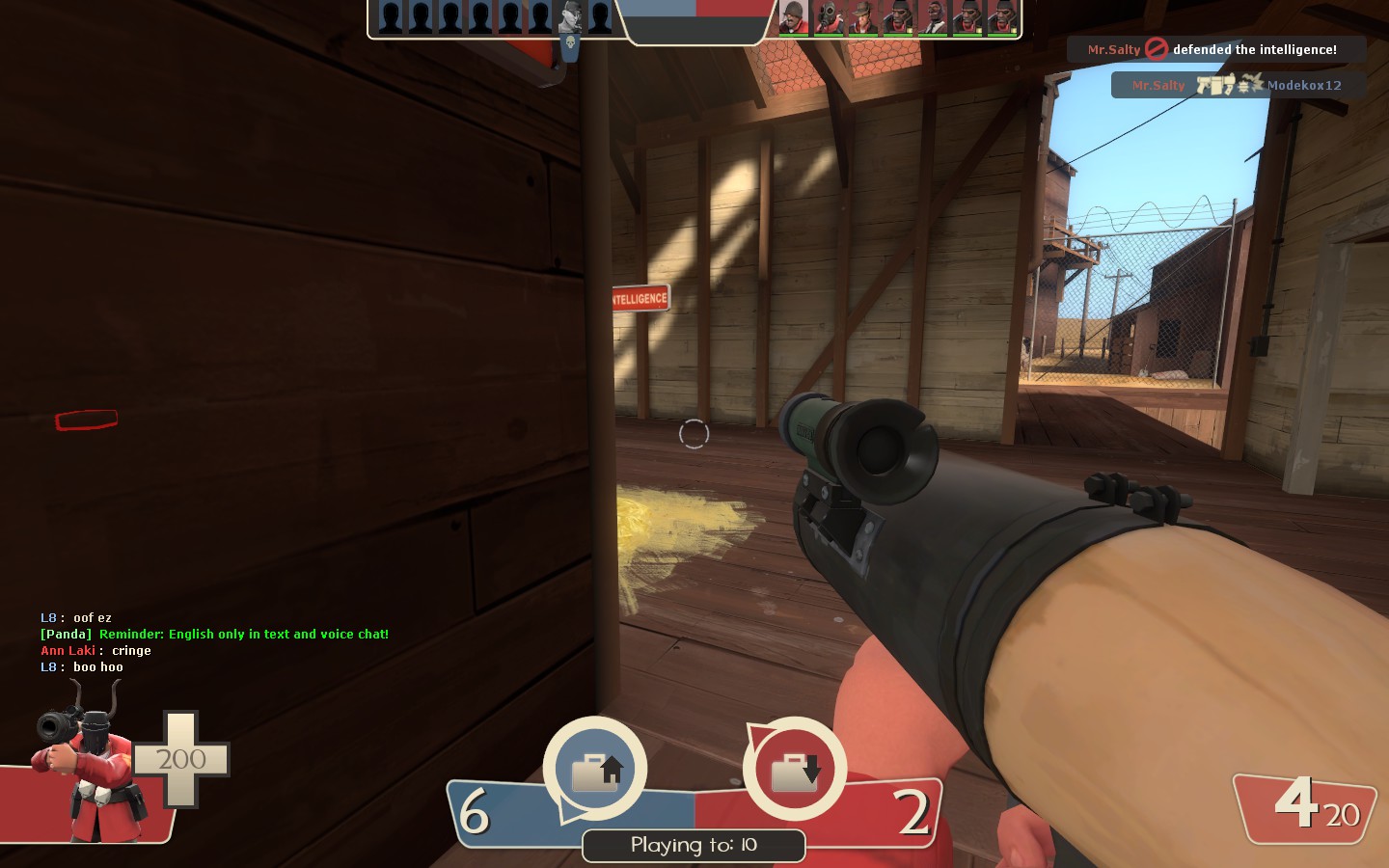Select the Panda 'English only' reminder chat message

pos(214,634)
